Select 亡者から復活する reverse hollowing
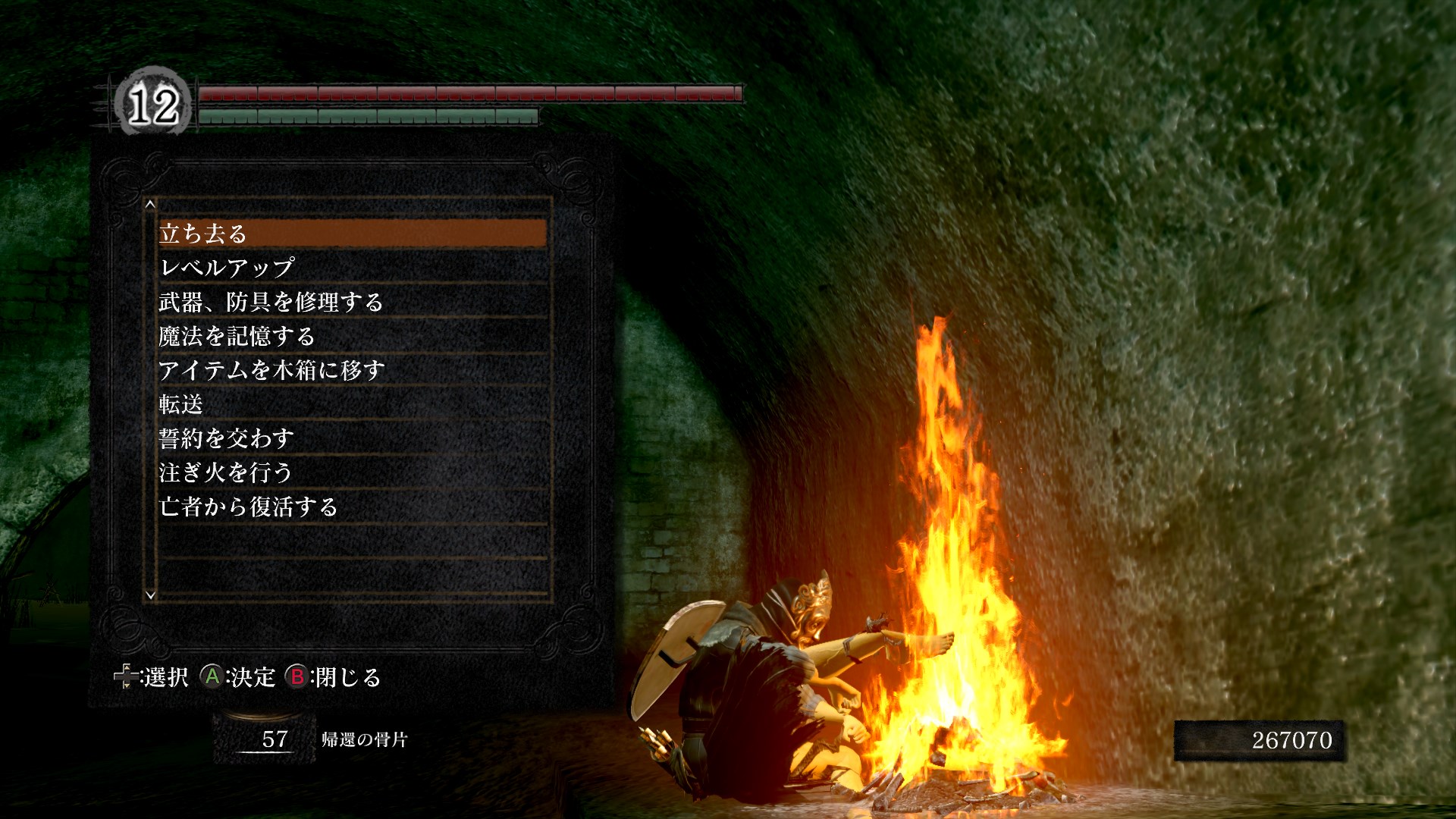Viewport: 1456px width, 819px height. point(353,507)
